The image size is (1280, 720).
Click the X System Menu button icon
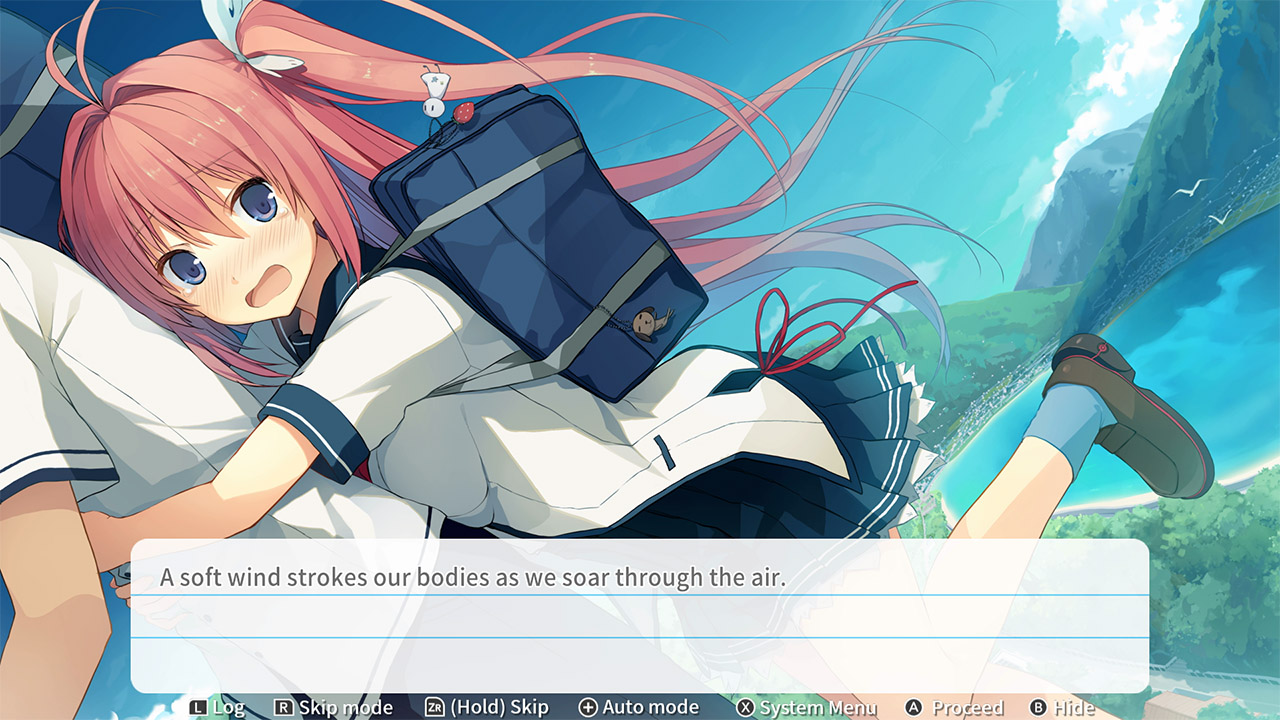pyautogui.click(x=748, y=707)
